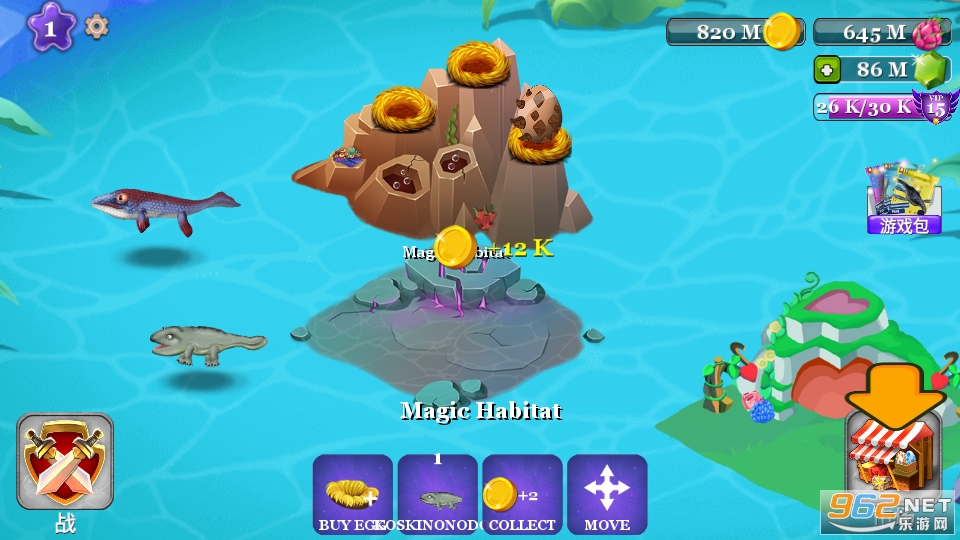Tap the purple level 1 star badge
Image resolution: width=960 pixels, height=540 pixels.
pos(51,27)
